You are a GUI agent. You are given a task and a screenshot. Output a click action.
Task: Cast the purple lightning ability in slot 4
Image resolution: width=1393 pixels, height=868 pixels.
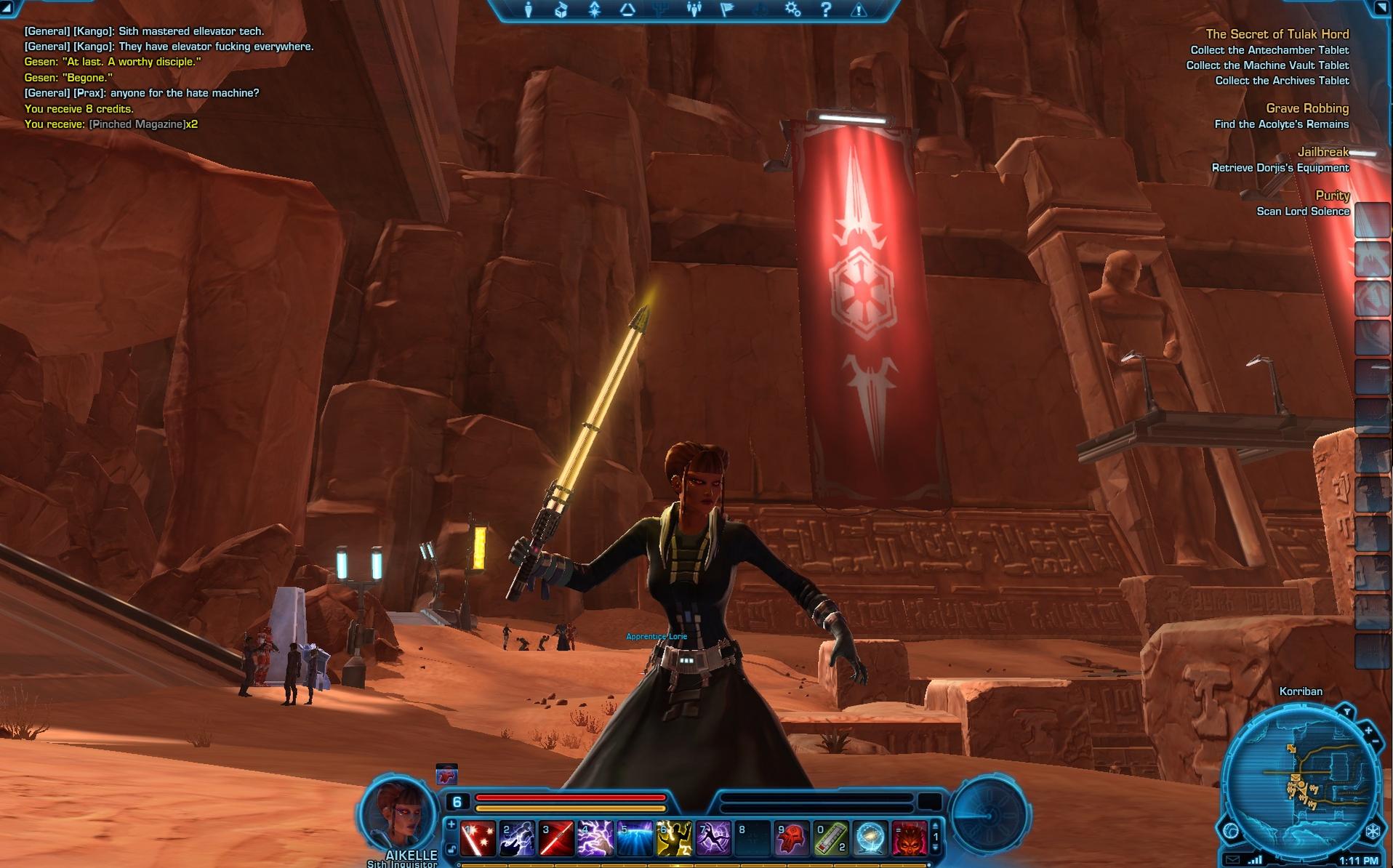point(595,838)
